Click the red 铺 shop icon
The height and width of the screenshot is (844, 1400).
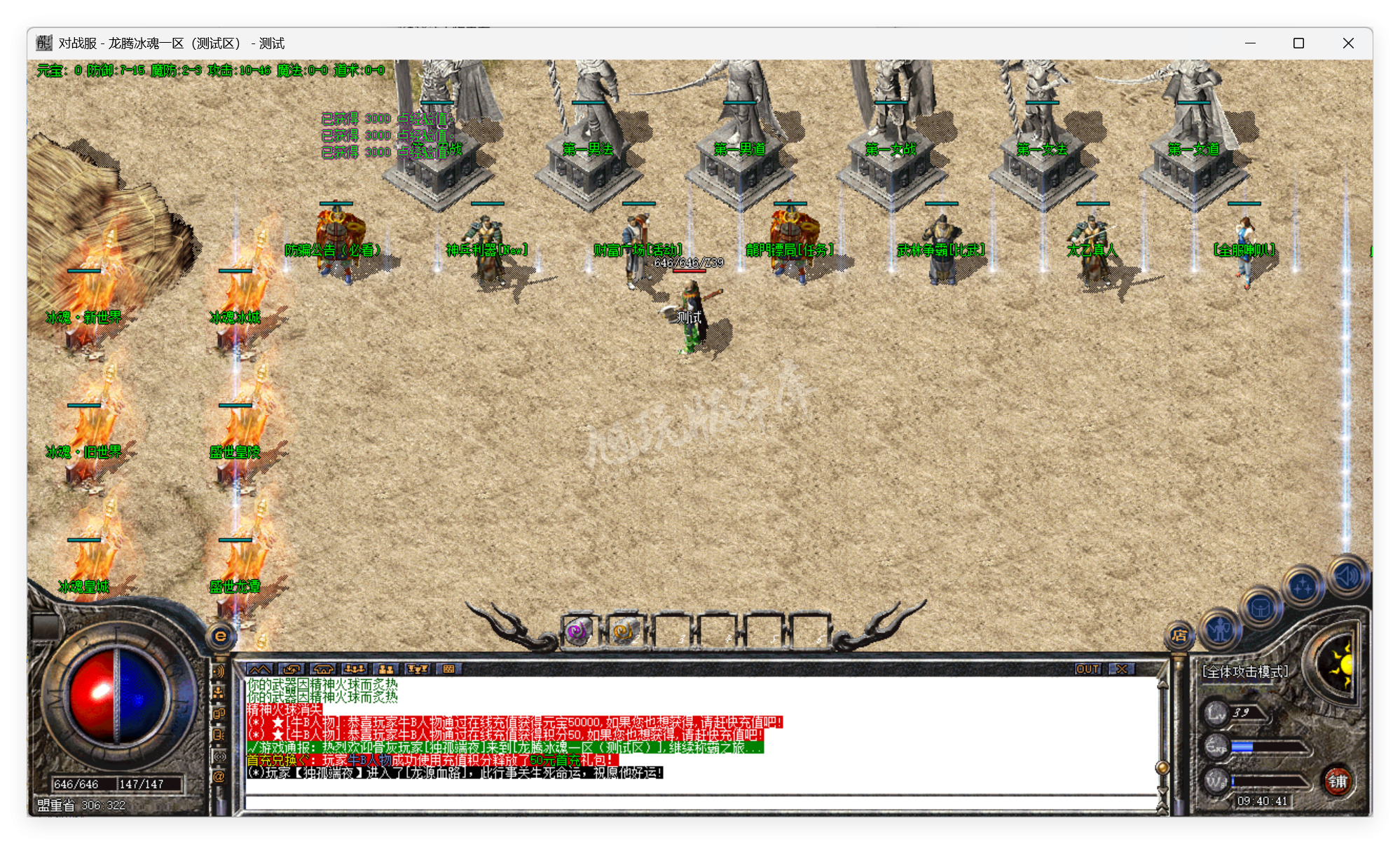tap(1339, 781)
